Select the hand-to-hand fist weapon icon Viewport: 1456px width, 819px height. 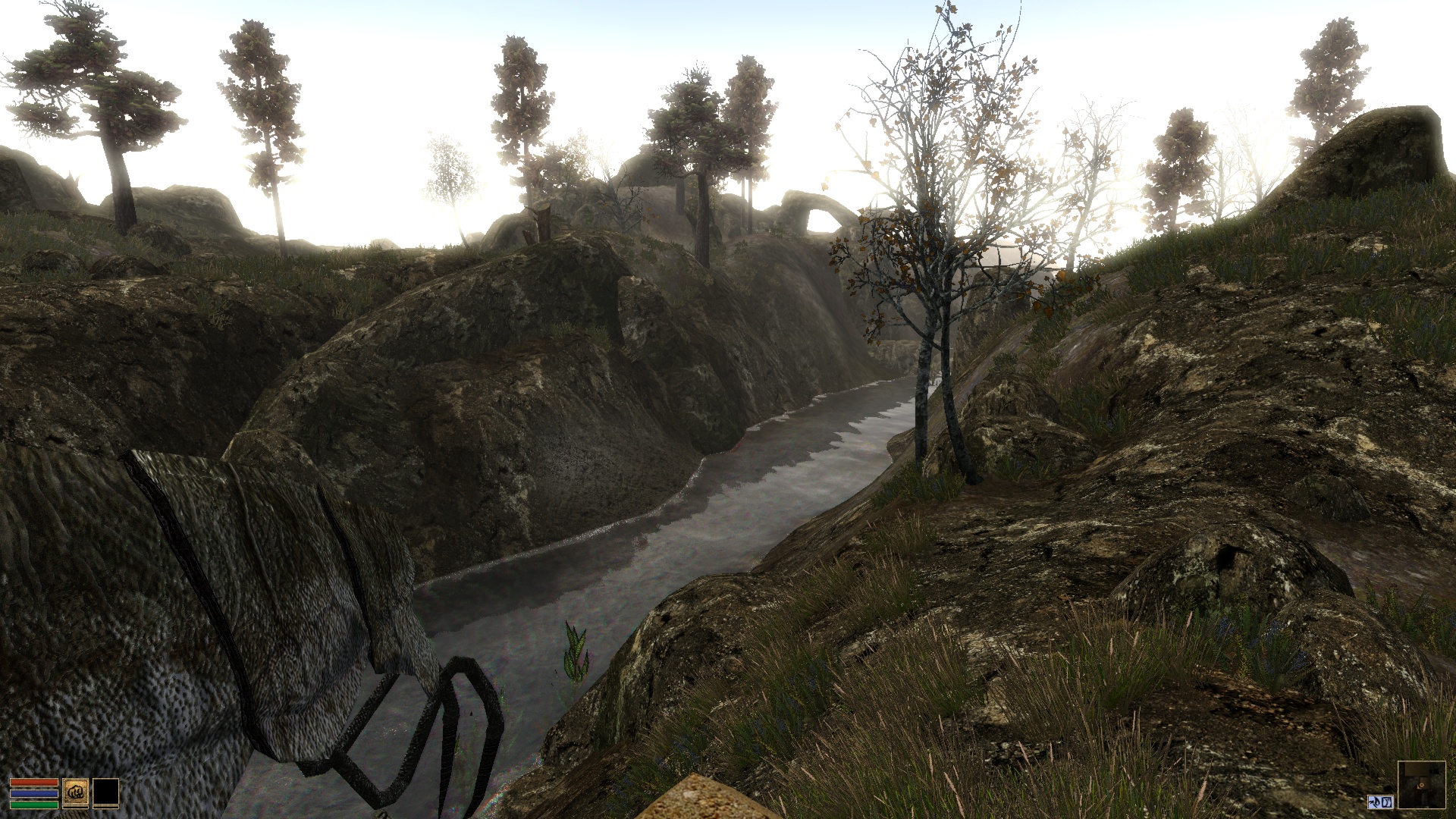coord(76,792)
